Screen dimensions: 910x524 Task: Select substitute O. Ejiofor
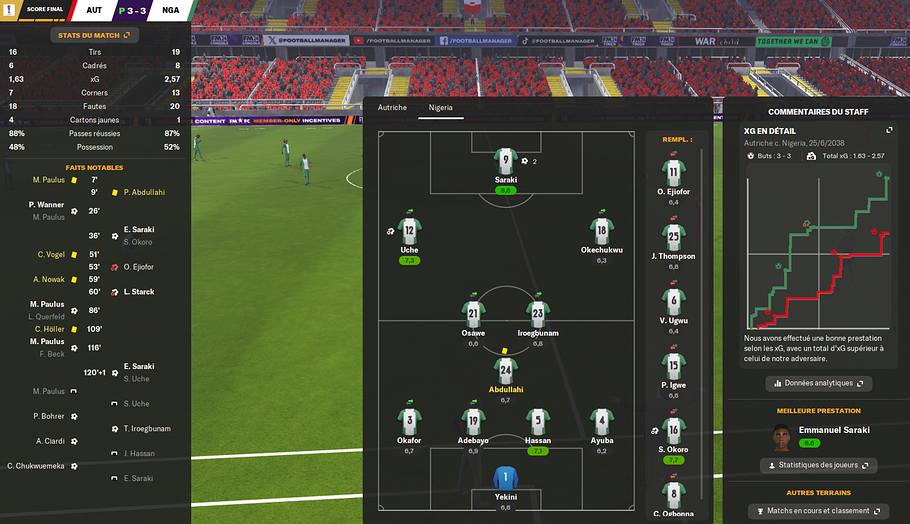click(675, 172)
